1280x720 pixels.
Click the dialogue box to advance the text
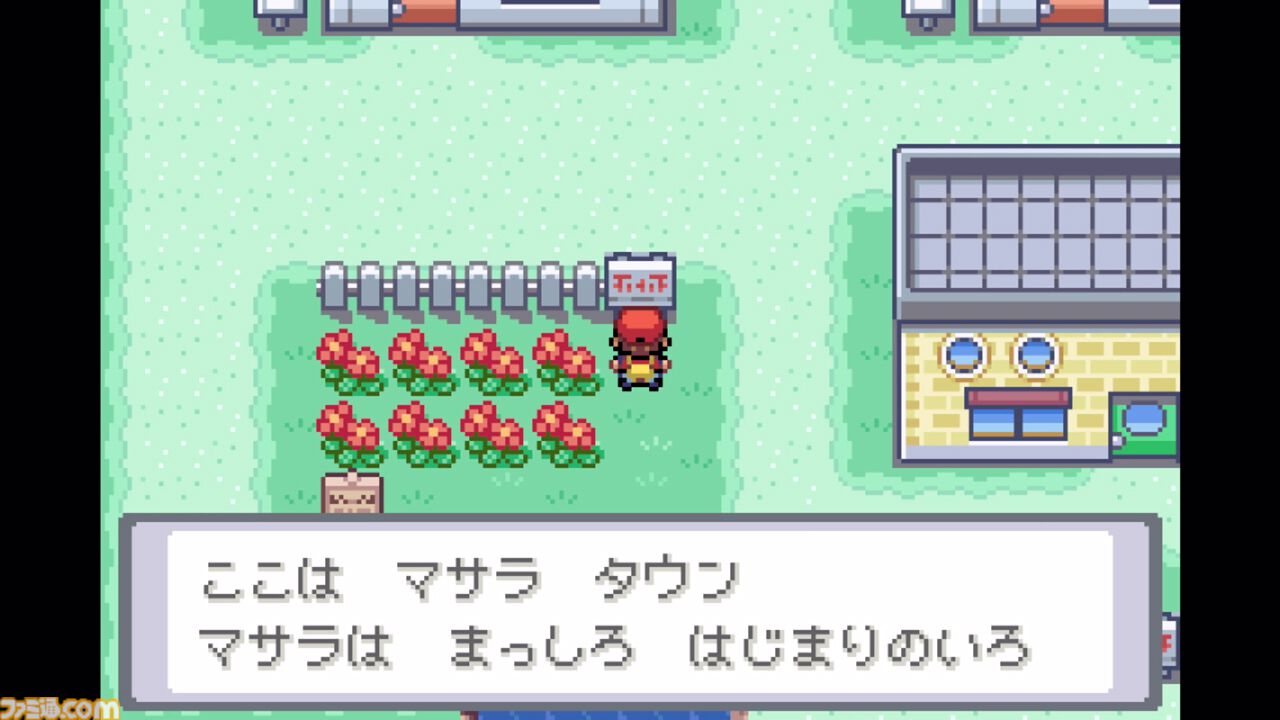click(x=640, y=610)
